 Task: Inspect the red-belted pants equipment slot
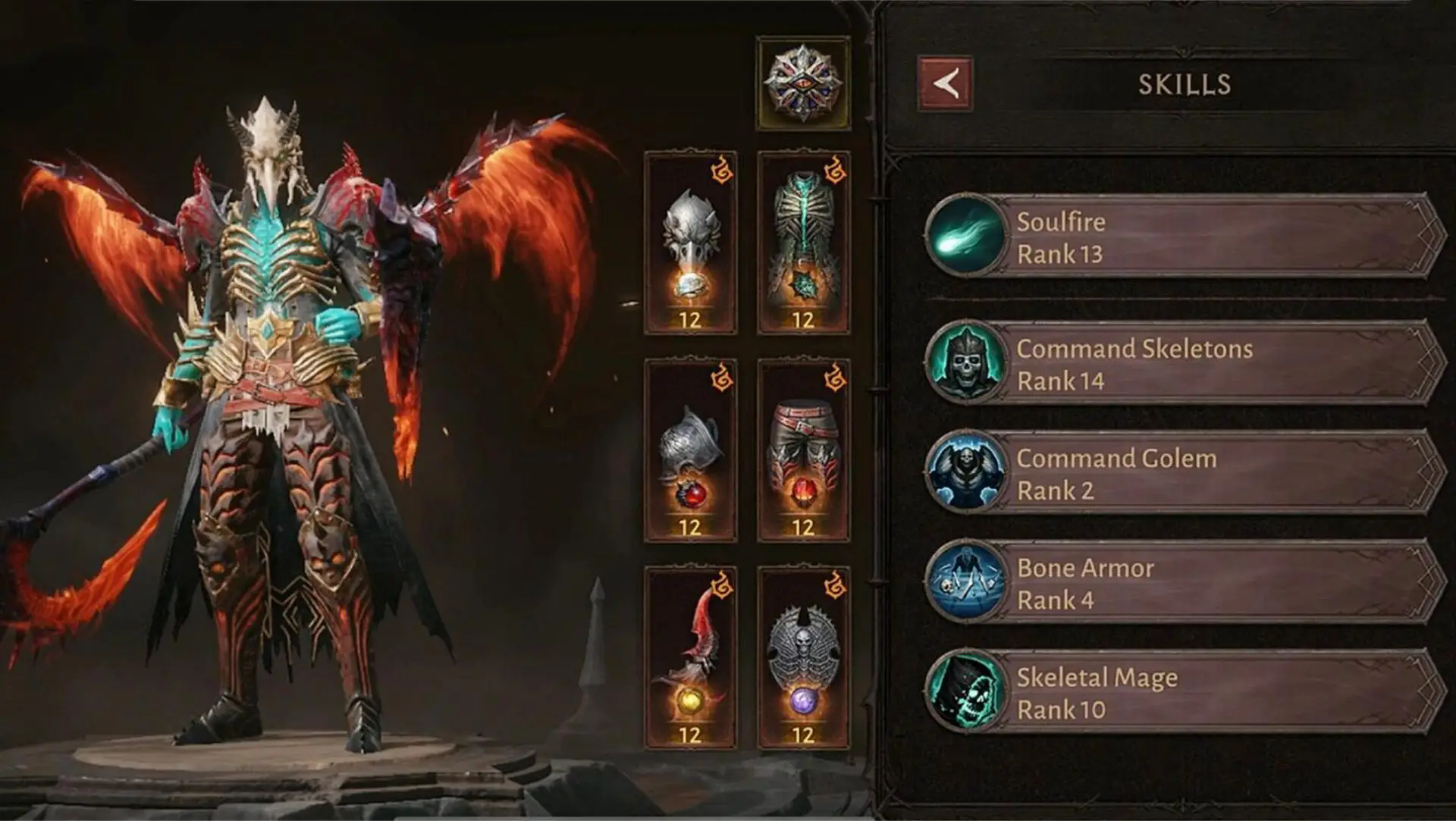(803, 450)
